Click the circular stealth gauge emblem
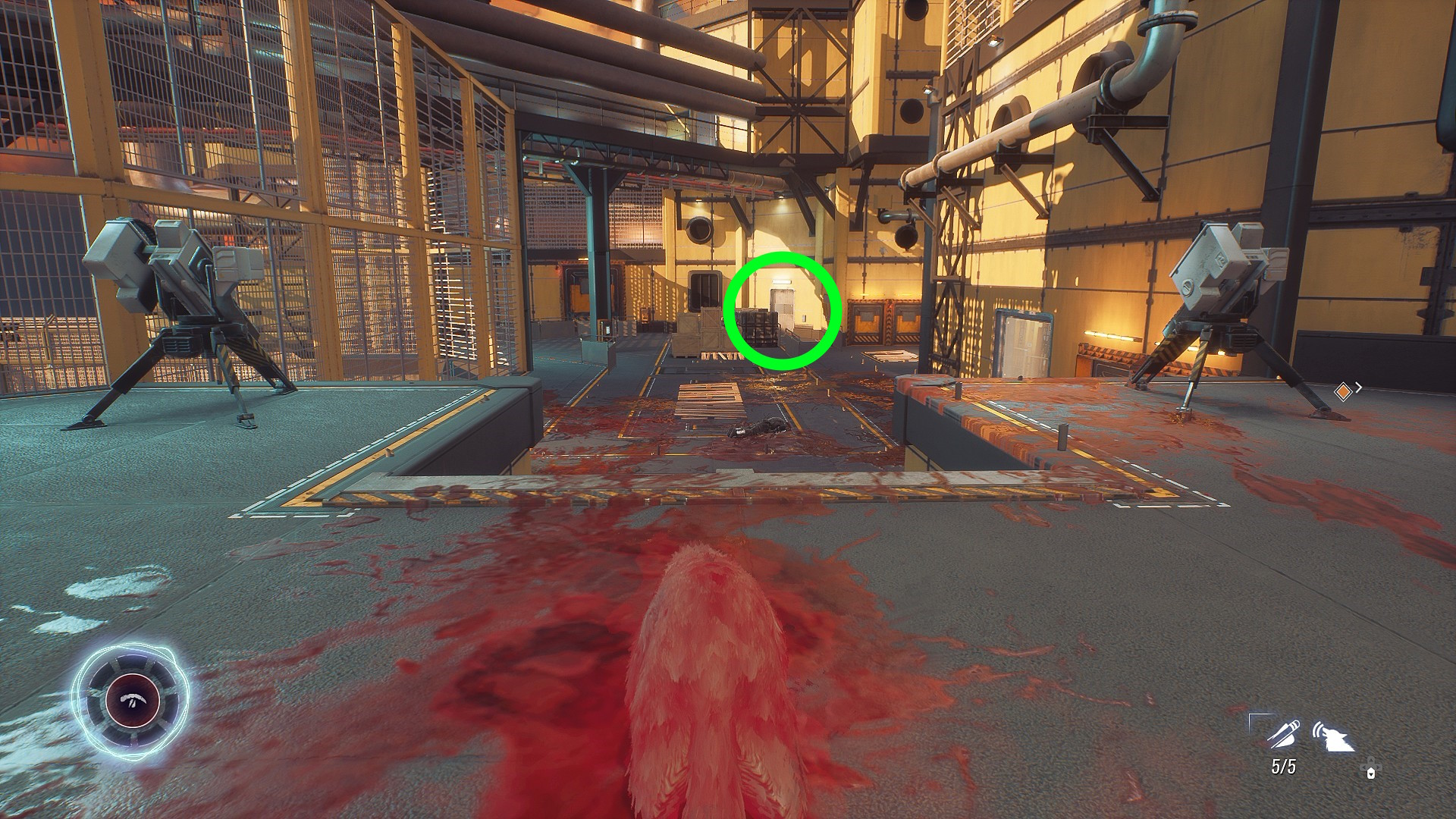 [x=130, y=698]
